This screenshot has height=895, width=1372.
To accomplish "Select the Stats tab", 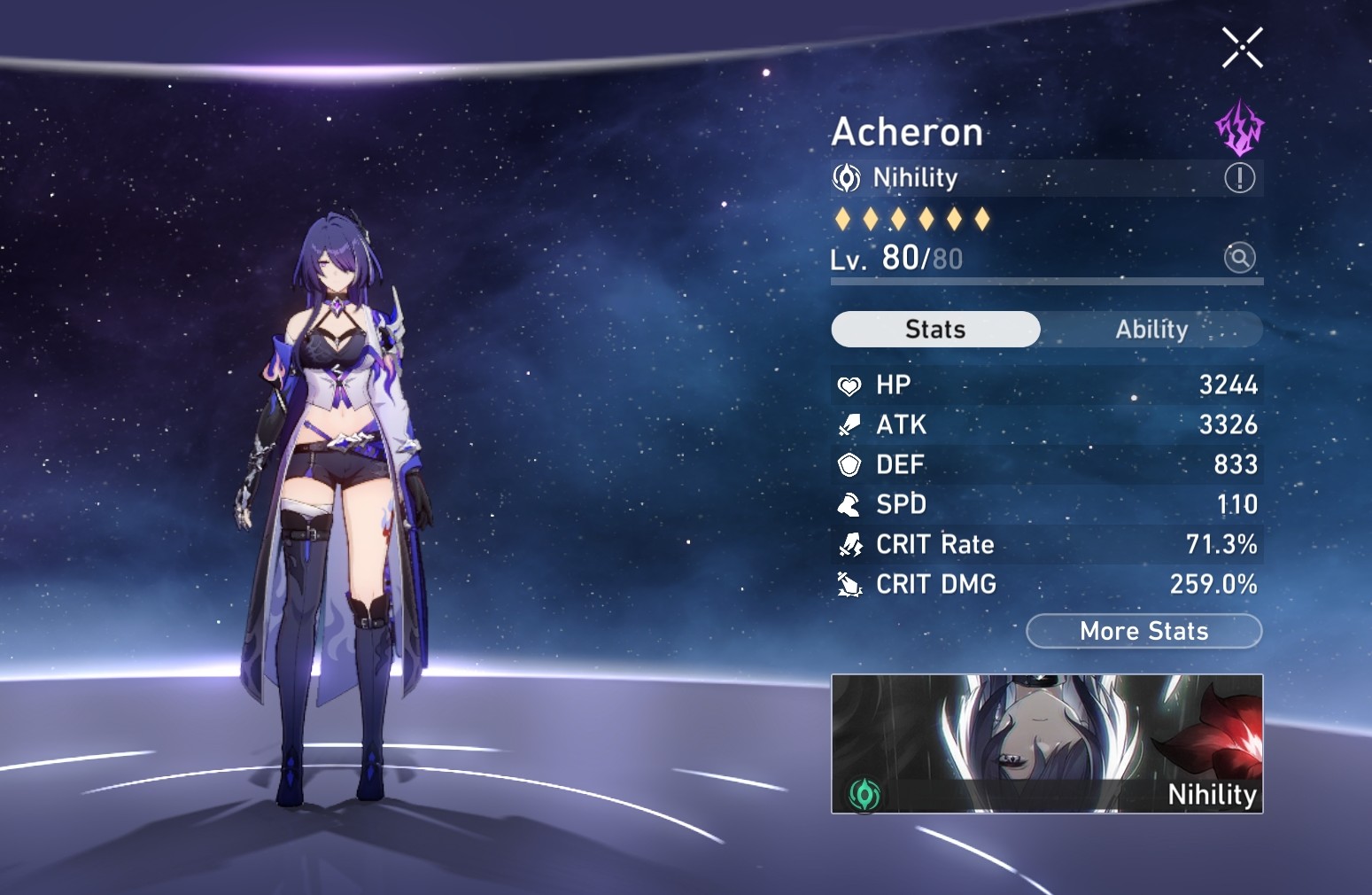I will (x=934, y=329).
